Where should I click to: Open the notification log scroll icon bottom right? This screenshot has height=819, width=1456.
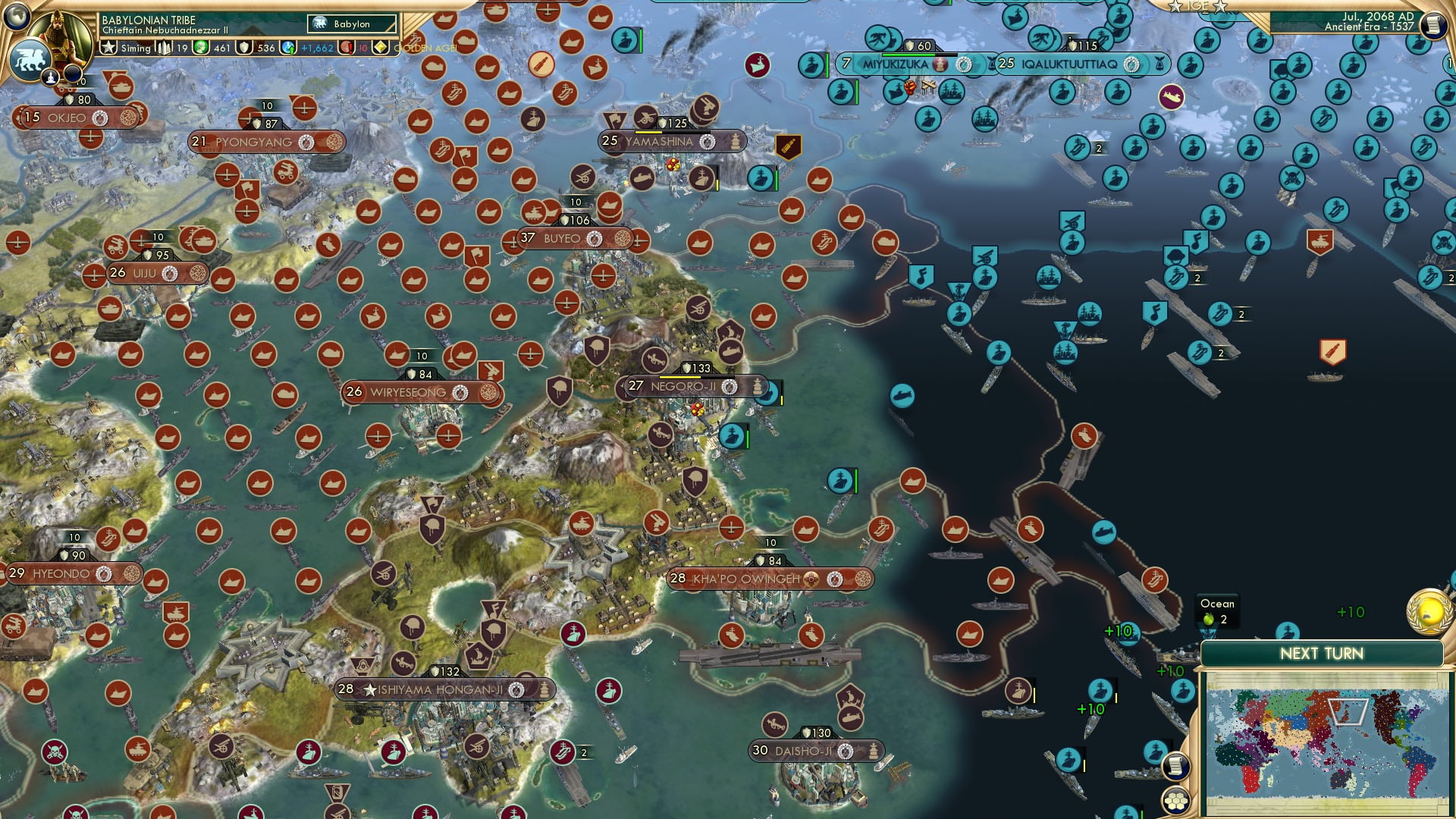click(1175, 767)
